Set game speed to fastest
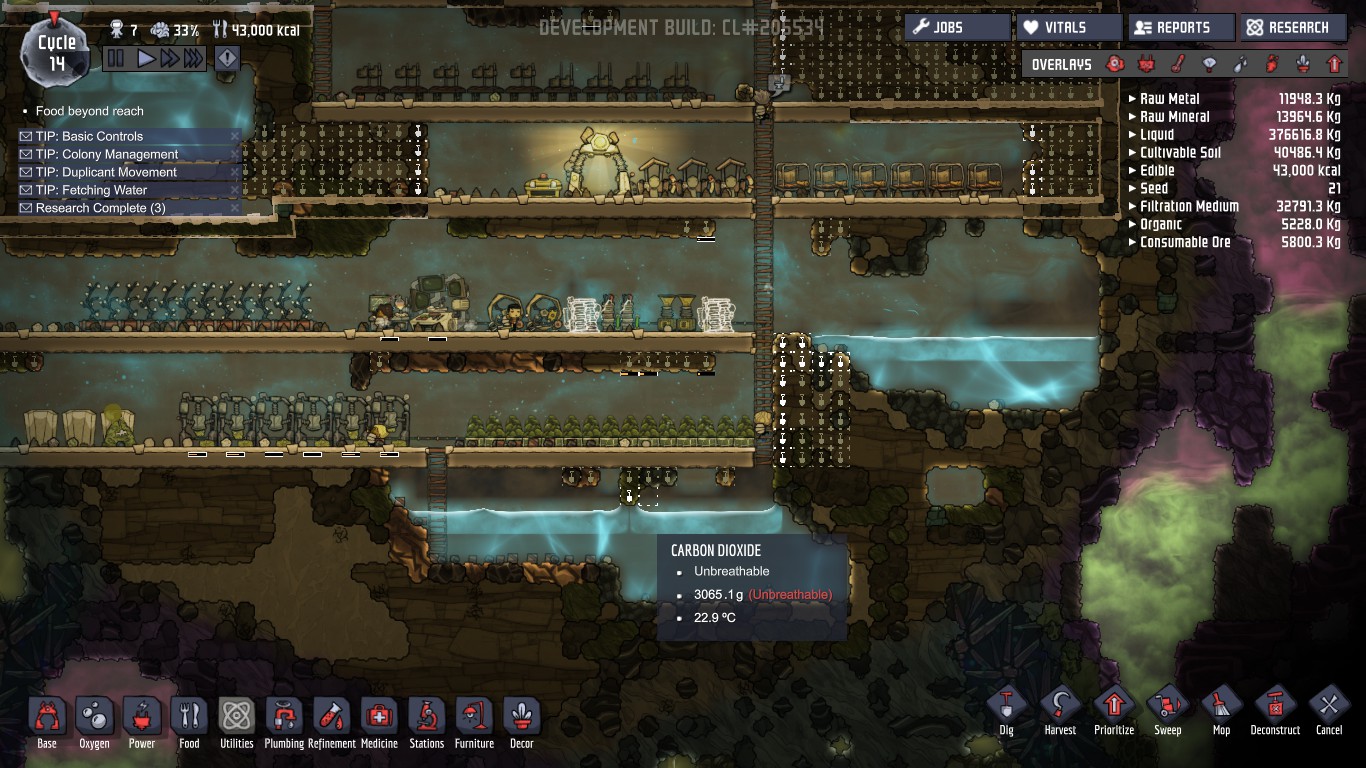 [x=193, y=59]
